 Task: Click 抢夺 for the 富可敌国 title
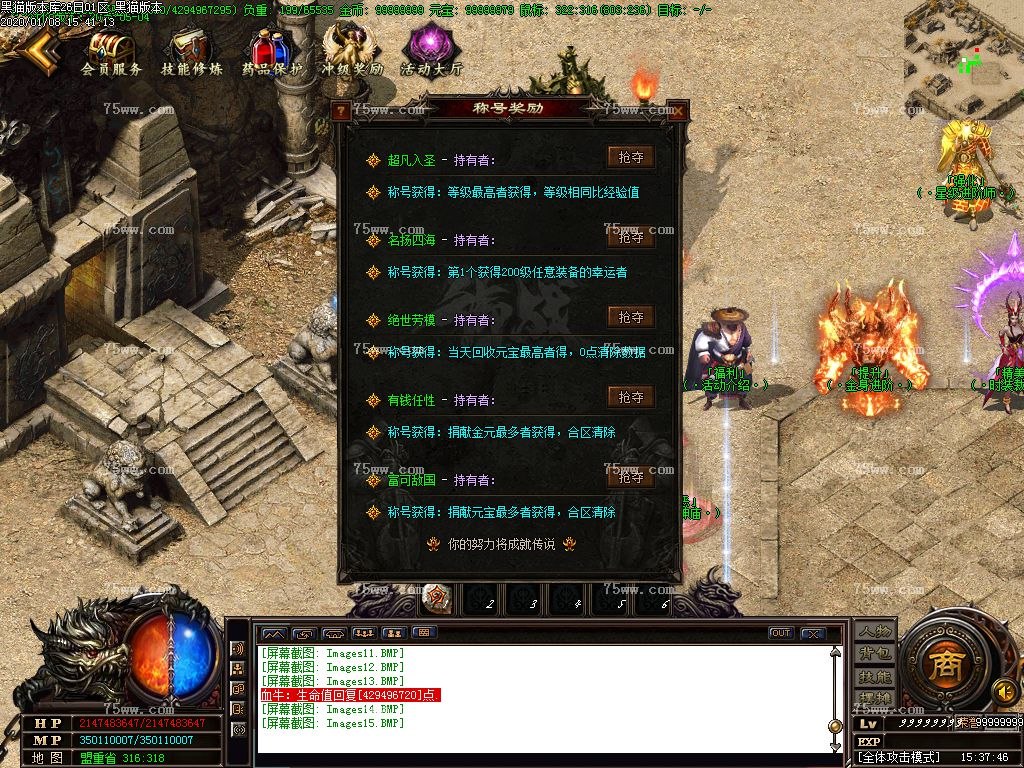pyautogui.click(x=630, y=477)
